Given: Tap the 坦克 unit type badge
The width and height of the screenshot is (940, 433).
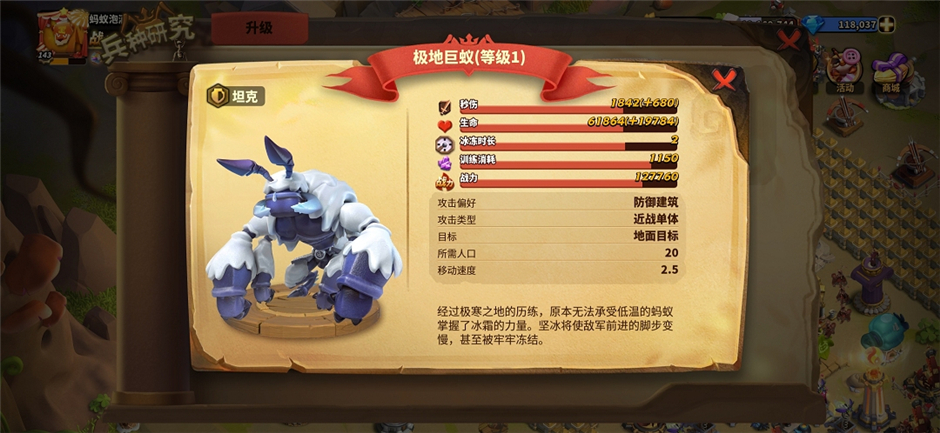Looking at the screenshot, I should pyautogui.click(x=237, y=96).
